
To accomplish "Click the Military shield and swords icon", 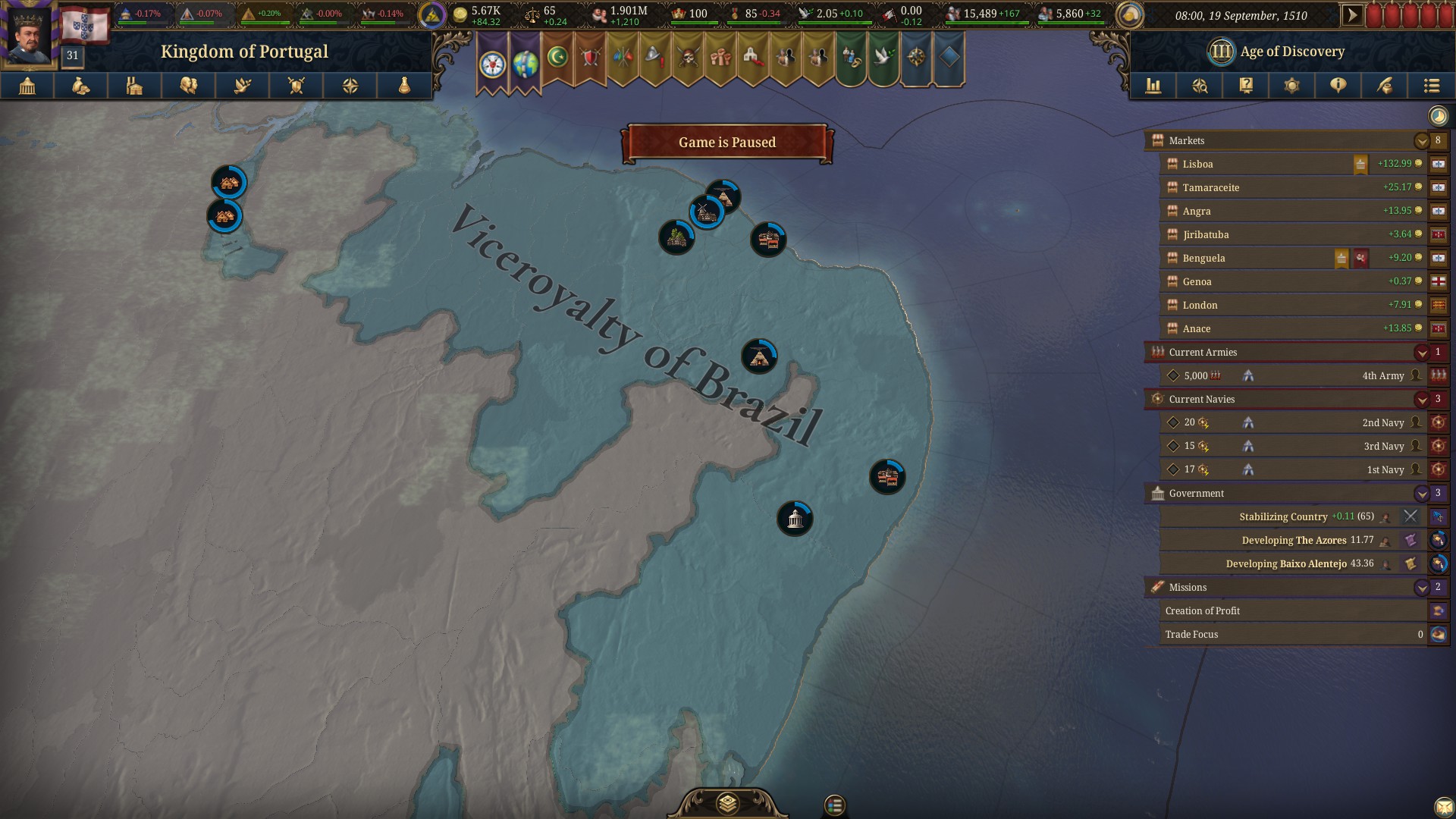I will (x=295, y=86).
